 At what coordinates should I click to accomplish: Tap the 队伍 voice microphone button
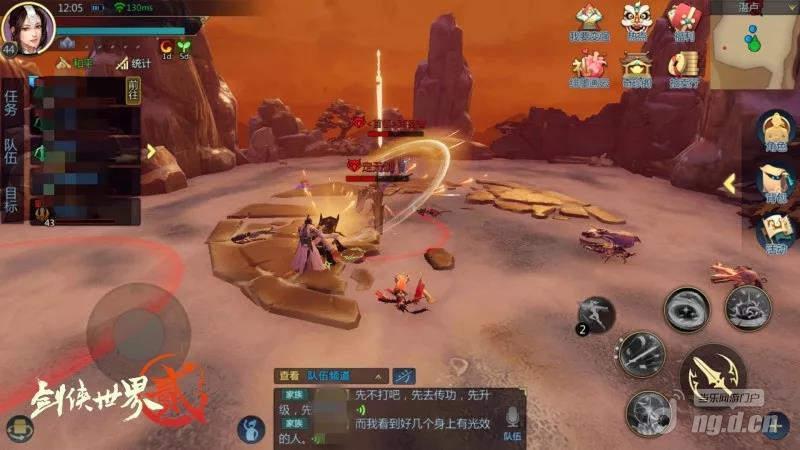(511, 419)
